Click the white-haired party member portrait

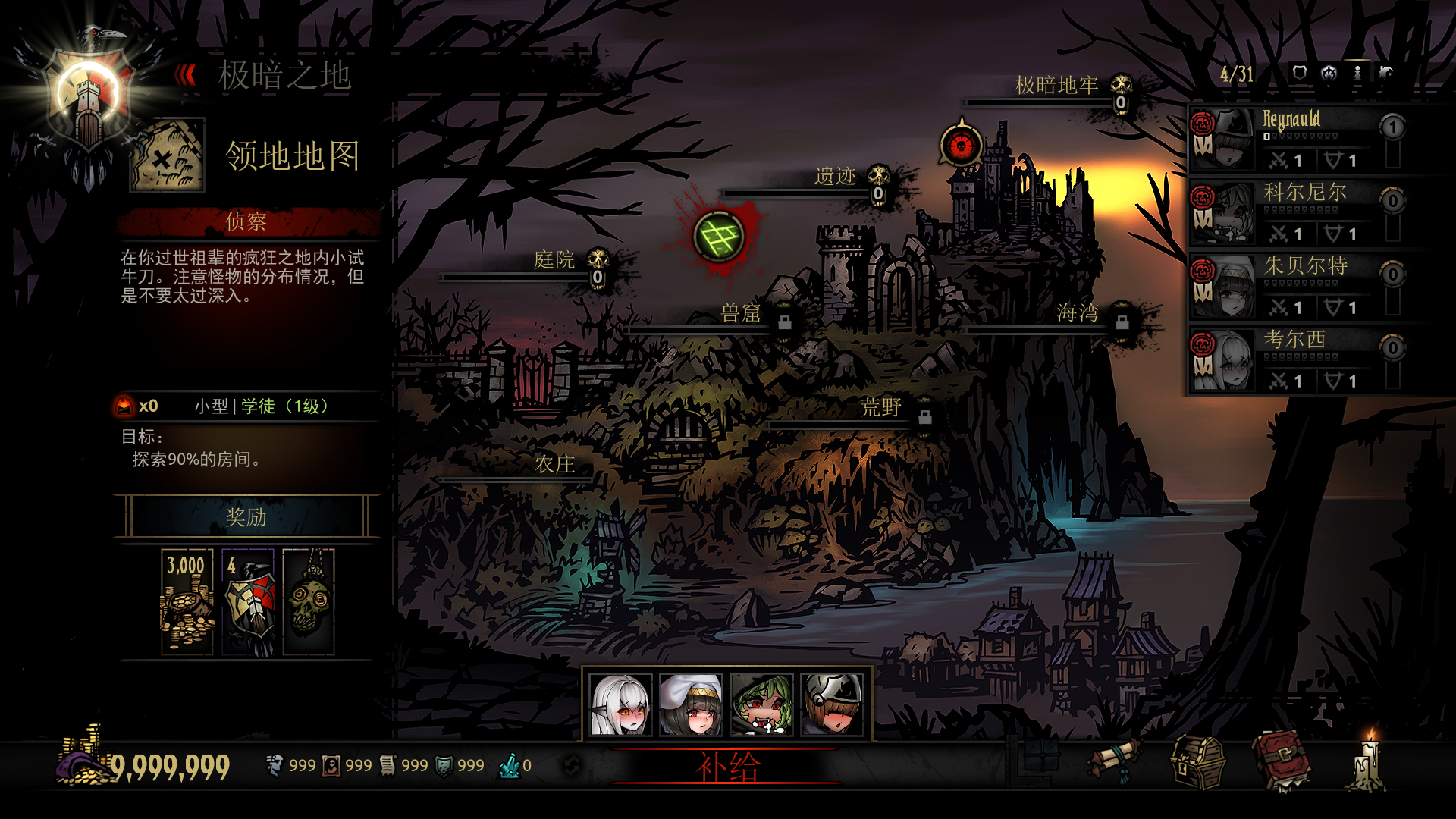[621, 704]
